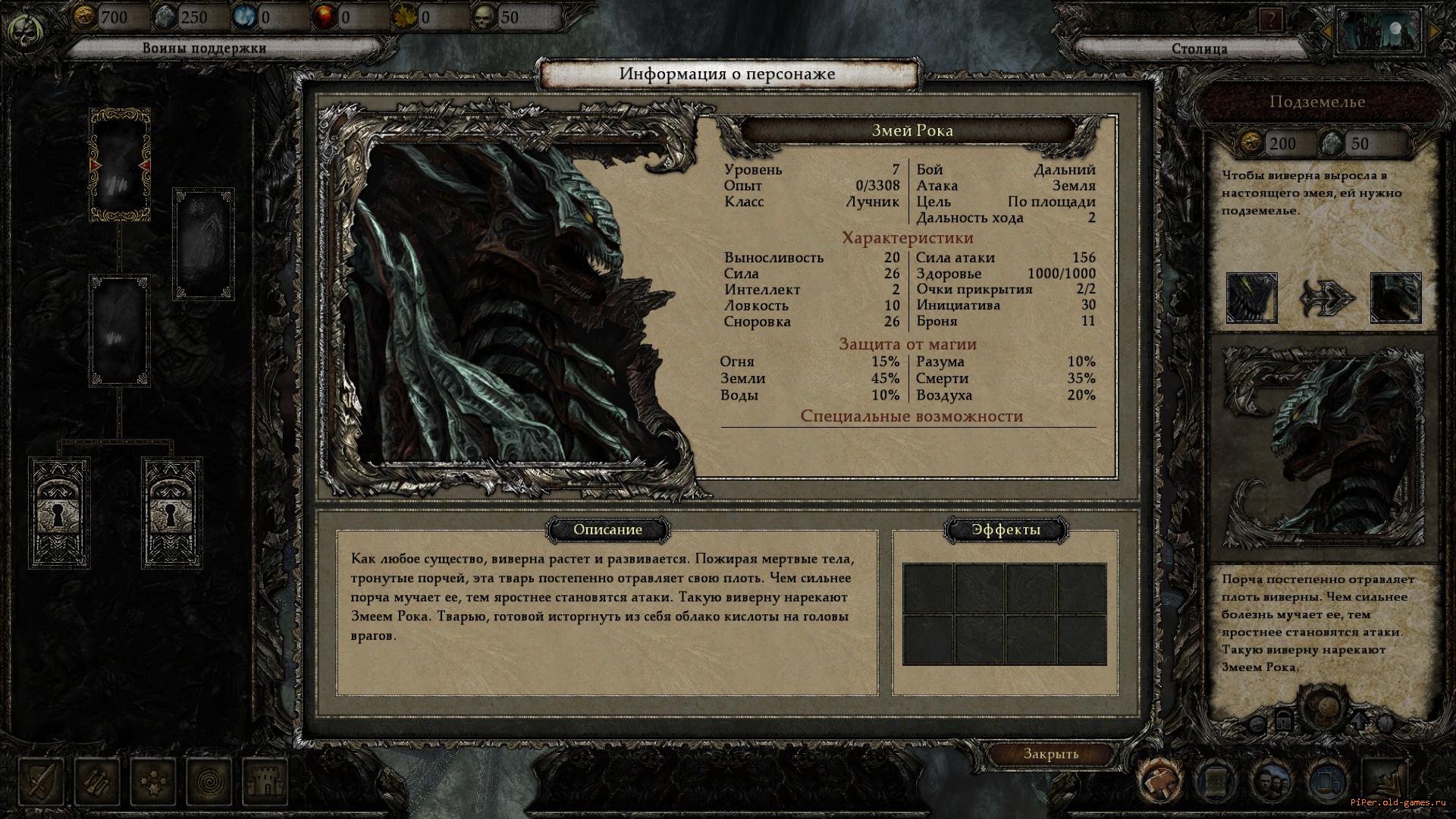The width and height of the screenshot is (1456, 819).
Task: Switch to the four stars building category
Action: pyautogui.click(x=153, y=781)
